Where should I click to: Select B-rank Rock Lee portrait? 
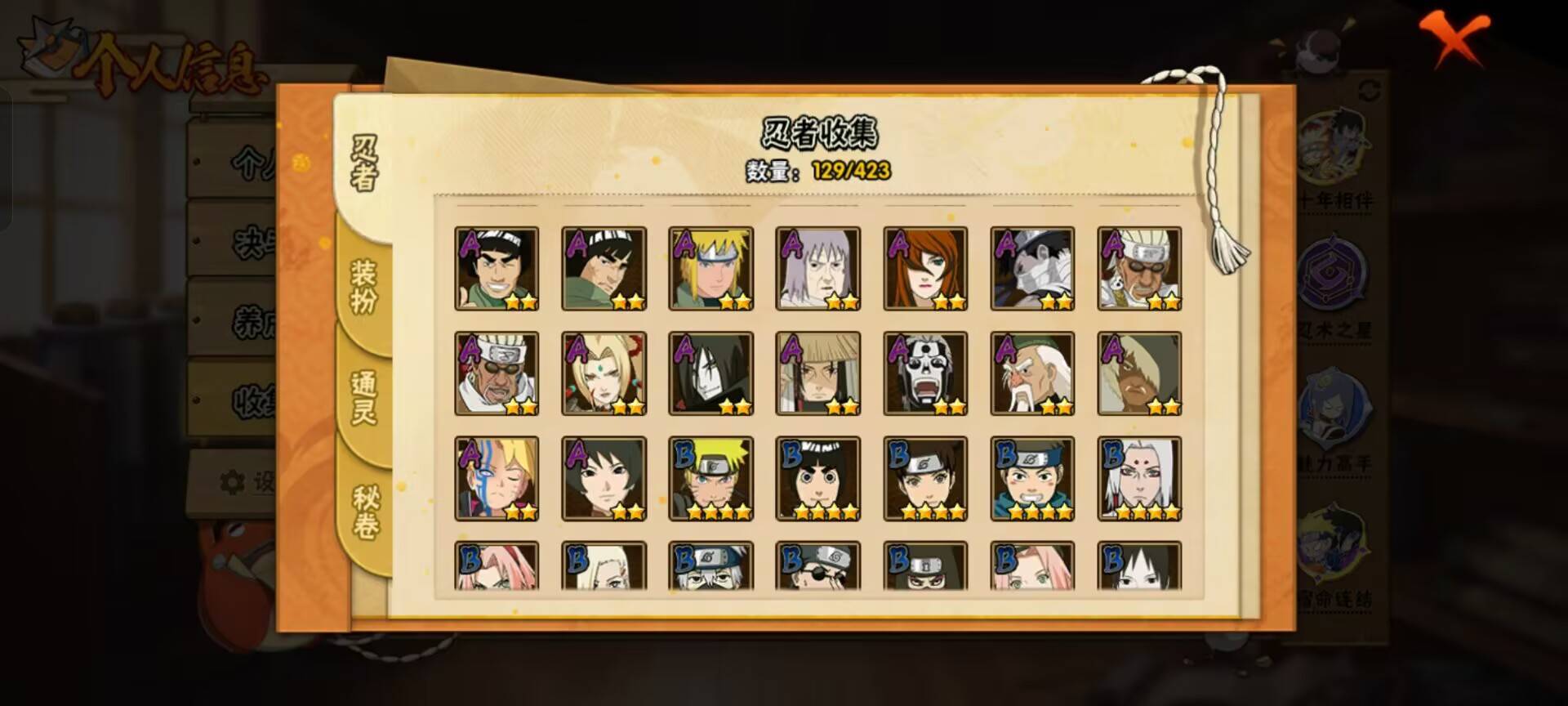point(817,478)
